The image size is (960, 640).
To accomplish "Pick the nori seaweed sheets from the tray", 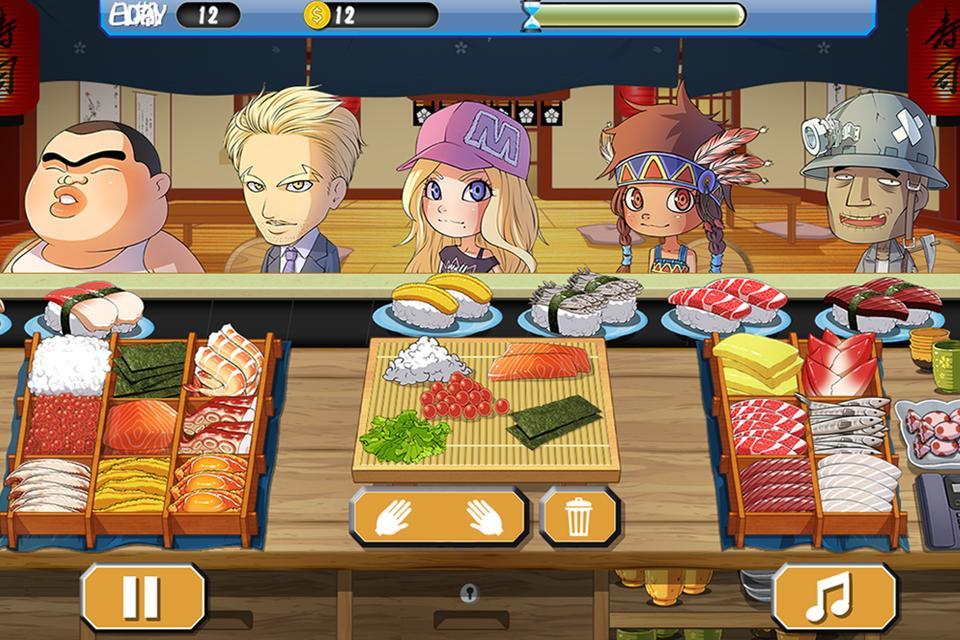I will (148, 368).
